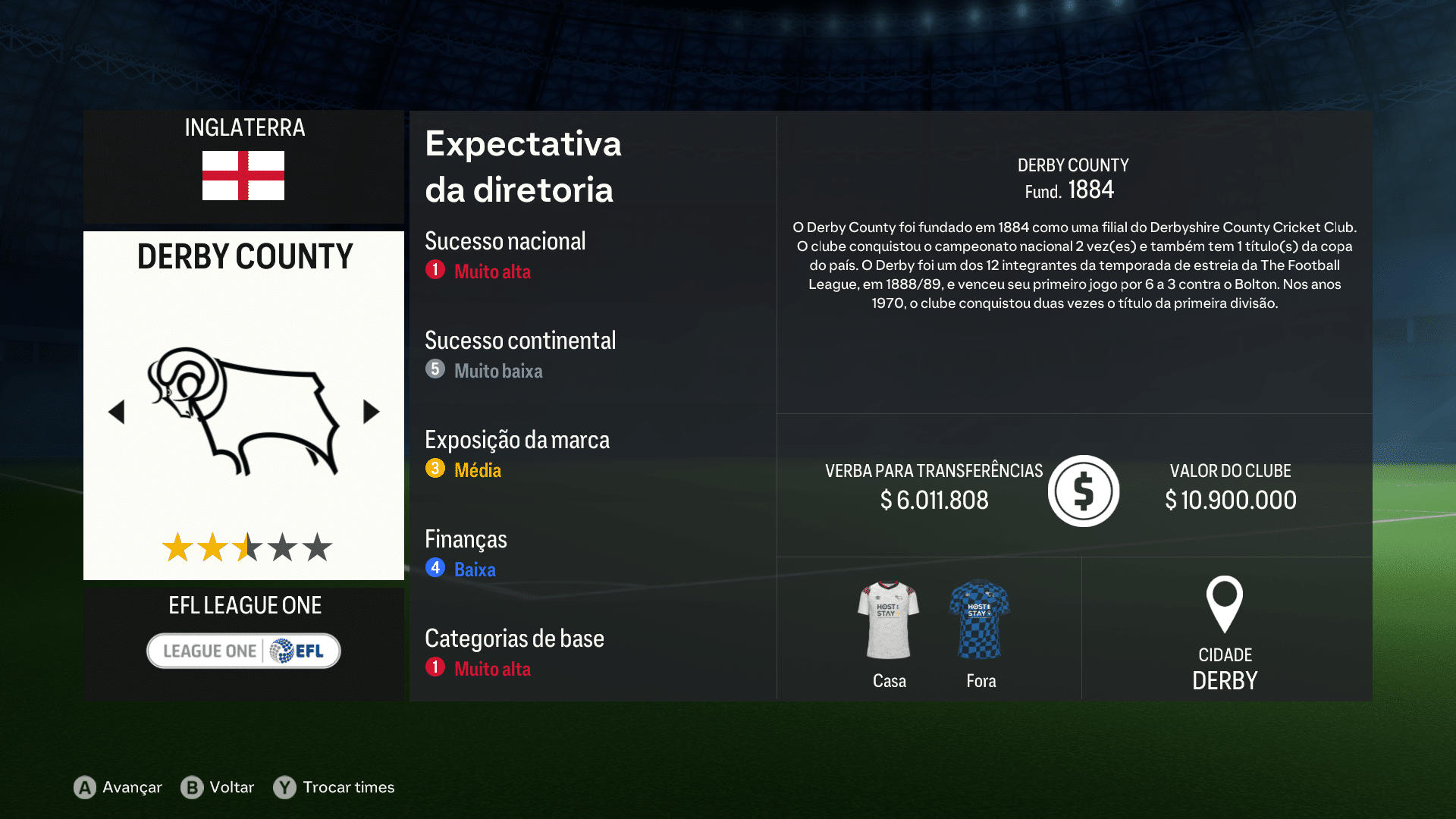1456x819 pixels.
Task: Click previous team left arrow
Action: click(116, 411)
